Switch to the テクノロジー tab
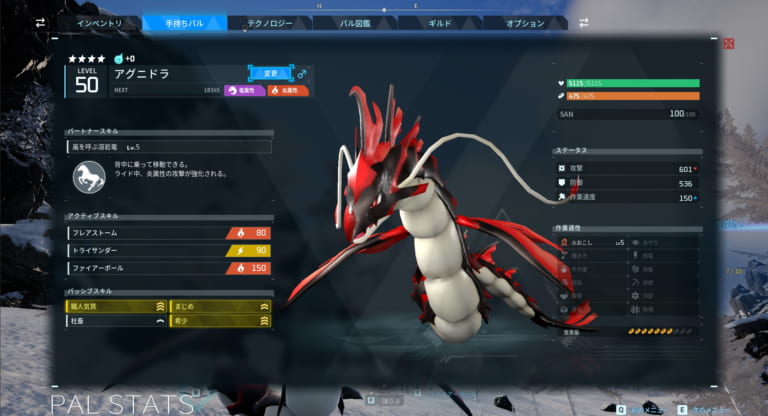Screen dimensions: 768x416 (270, 23)
